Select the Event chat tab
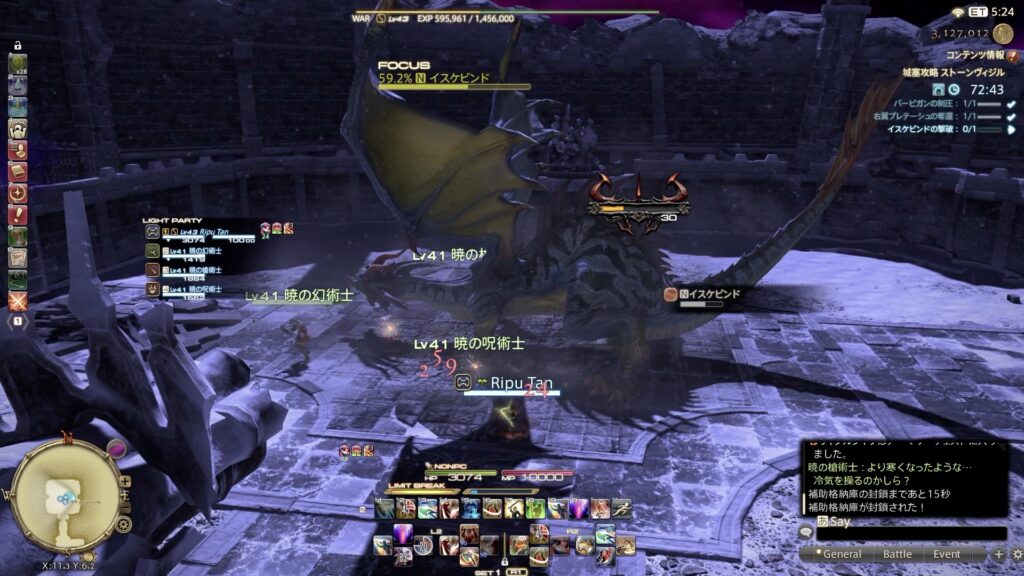 [947, 554]
